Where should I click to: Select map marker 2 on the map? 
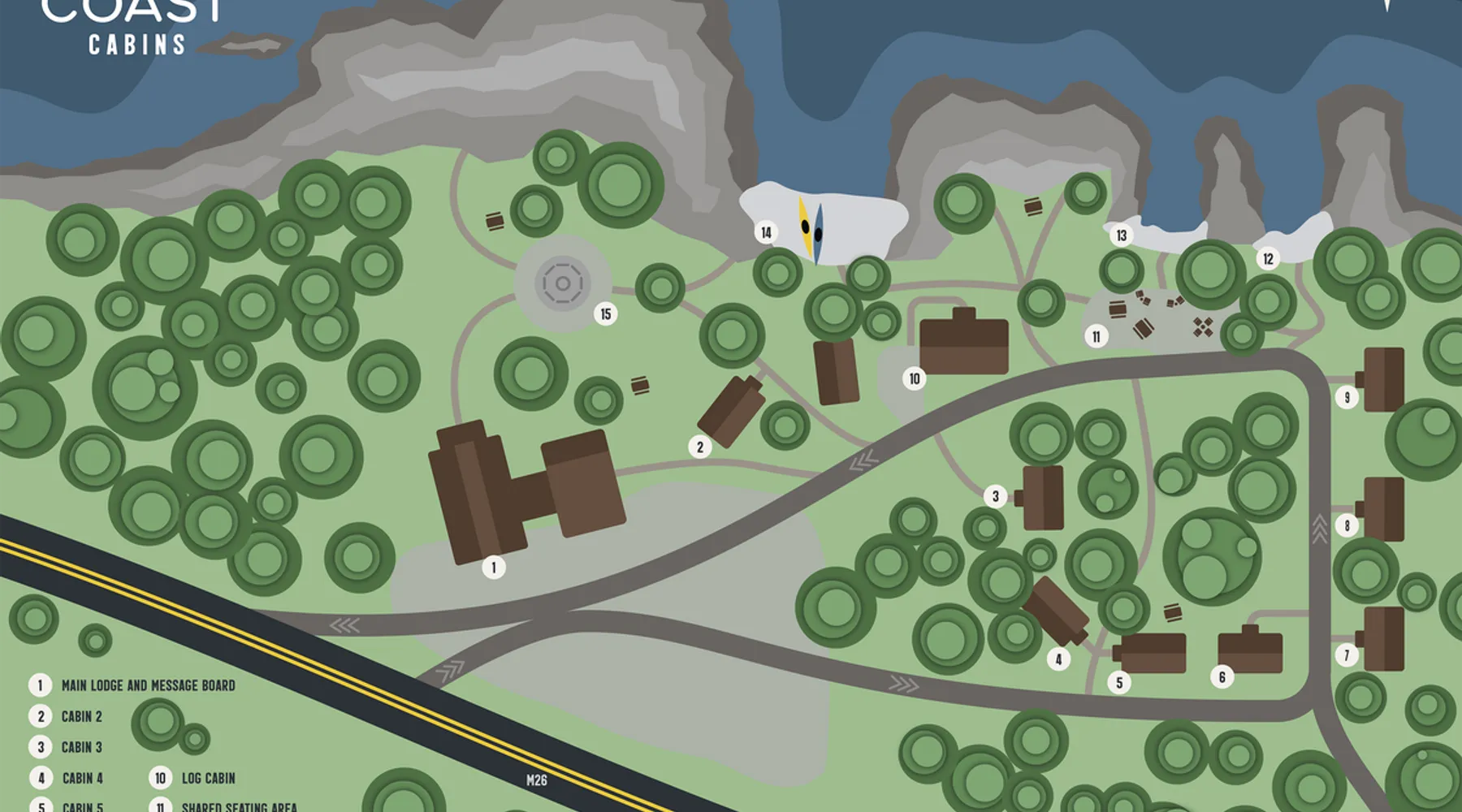point(700,447)
